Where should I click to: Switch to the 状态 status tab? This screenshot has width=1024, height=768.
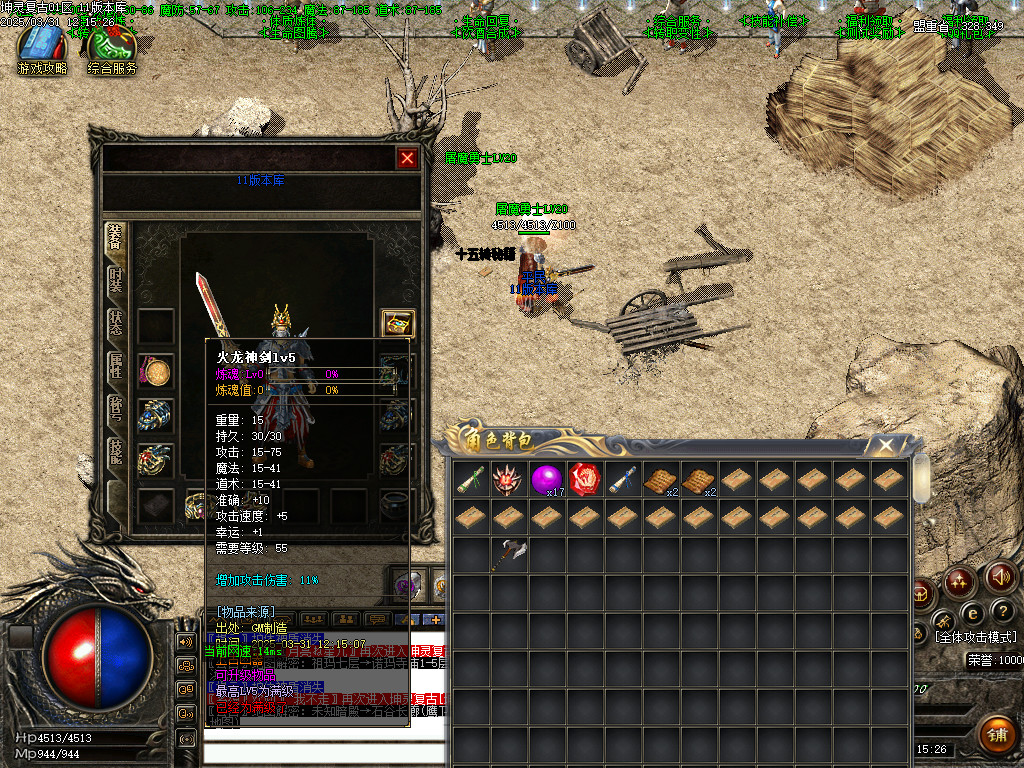click(x=116, y=322)
